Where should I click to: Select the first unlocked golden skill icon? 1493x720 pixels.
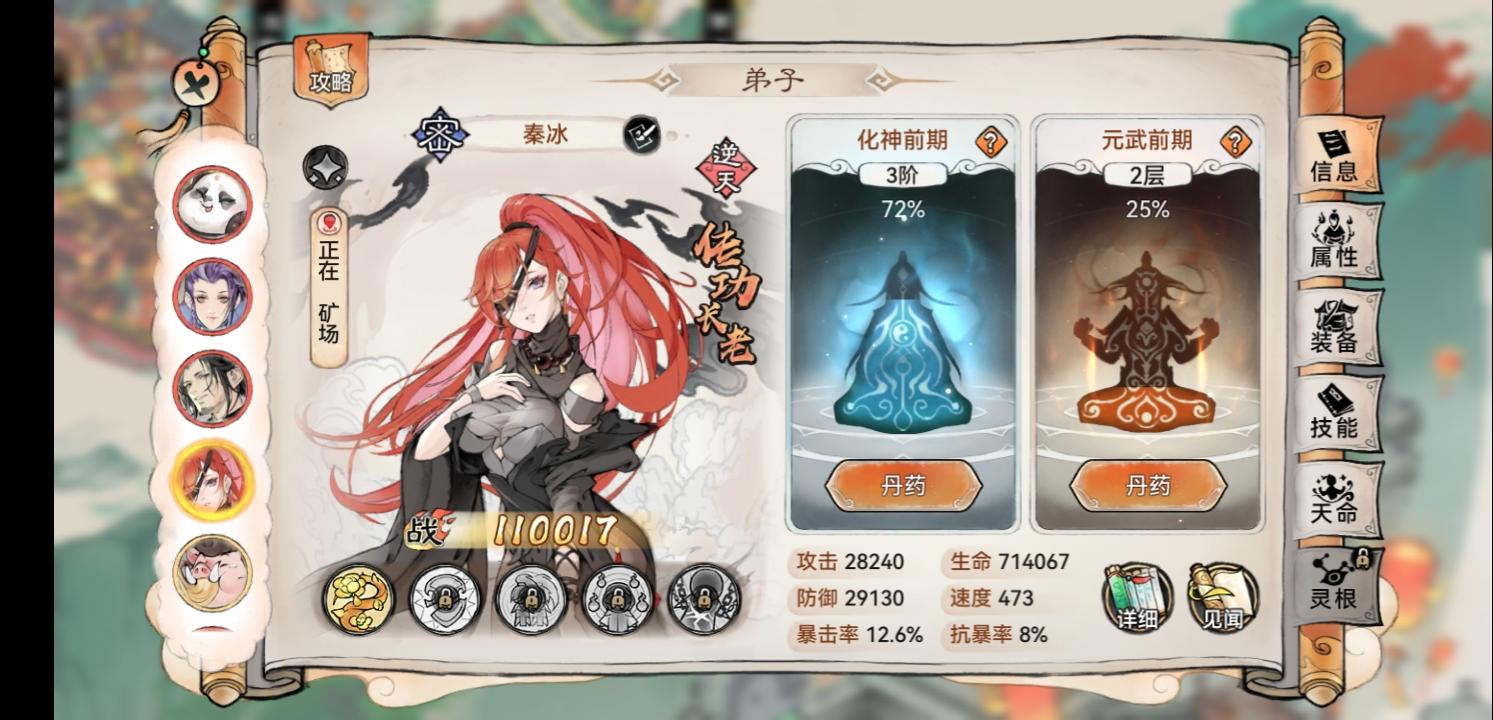(356, 600)
